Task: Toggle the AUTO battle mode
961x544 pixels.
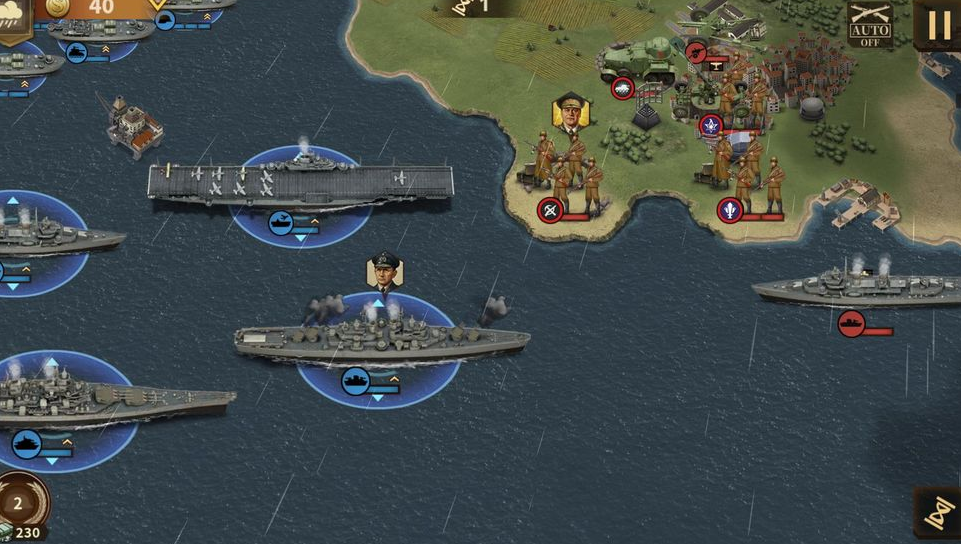Action: point(870,24)
